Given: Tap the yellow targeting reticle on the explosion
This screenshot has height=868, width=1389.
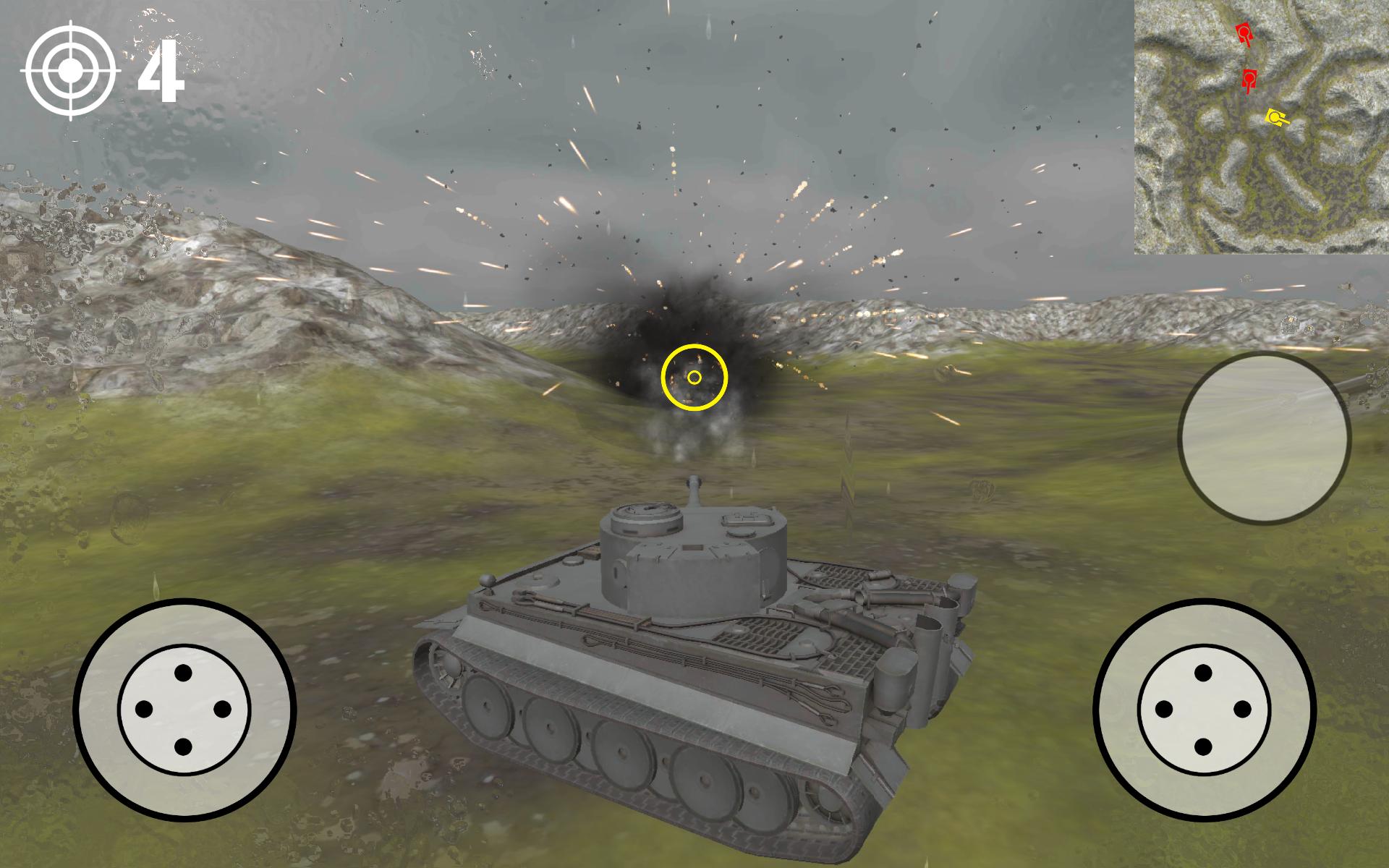Looking at the screenshot, I should (x=695, y=377).
